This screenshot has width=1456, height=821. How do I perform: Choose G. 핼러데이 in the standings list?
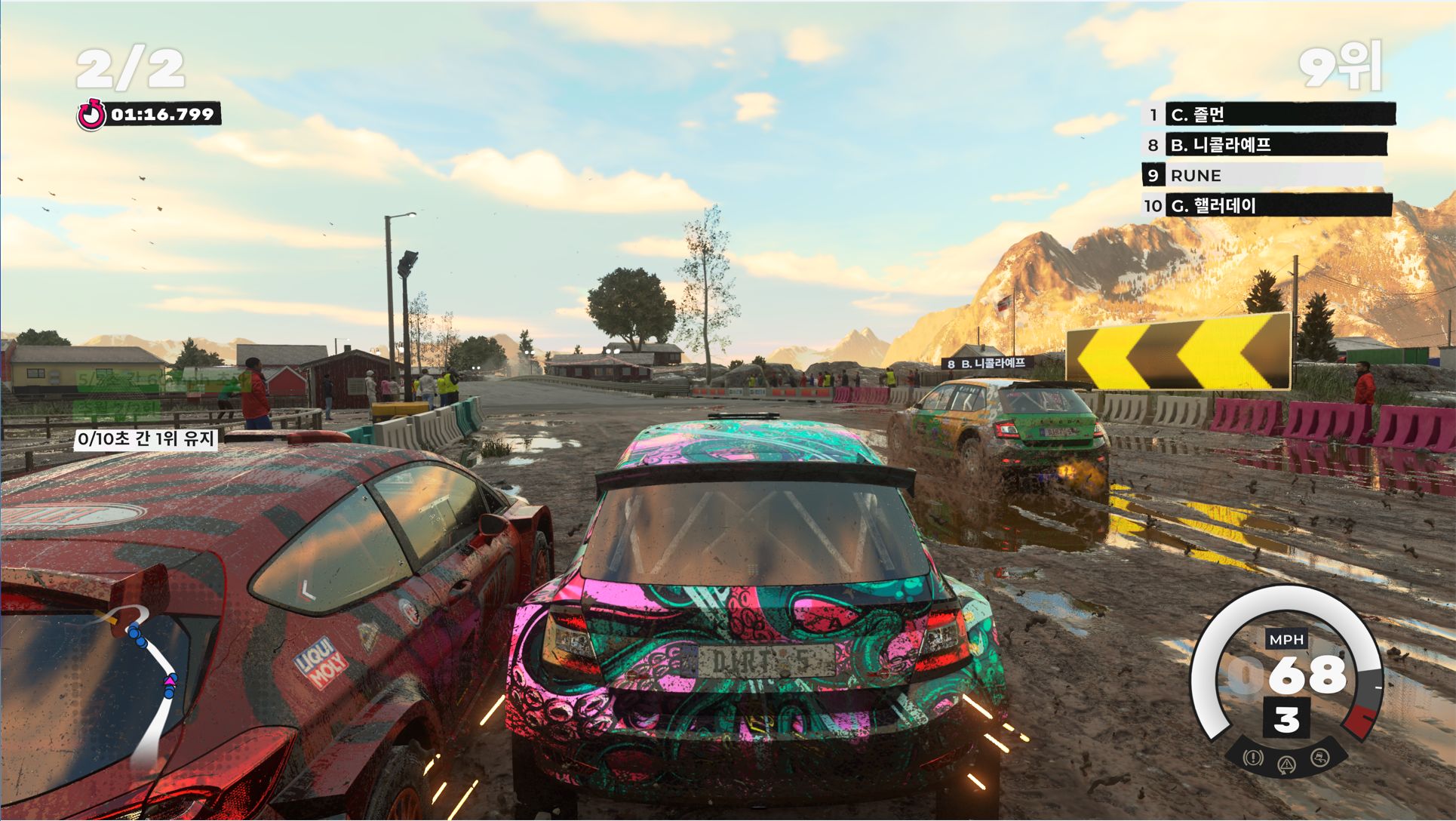(x=1277, y=205)
